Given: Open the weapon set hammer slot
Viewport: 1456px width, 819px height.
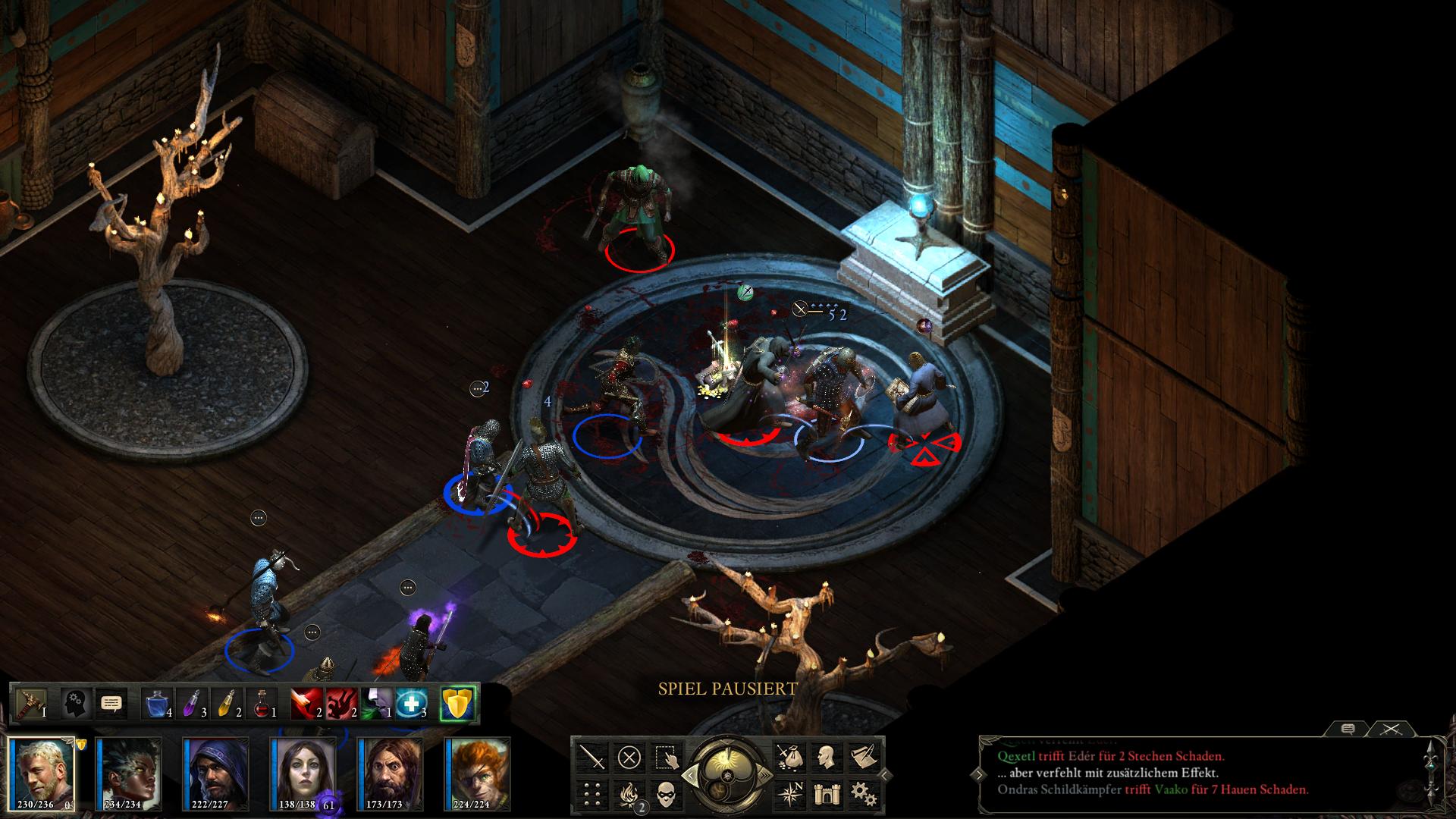Looking at the screenshot, I should point(31,704).
